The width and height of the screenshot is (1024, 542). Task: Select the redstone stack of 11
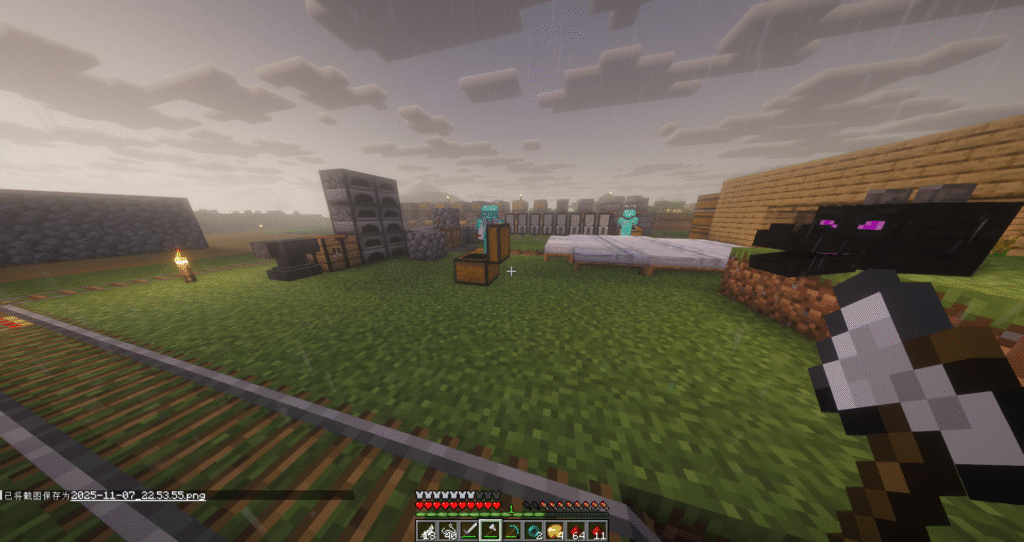[598, 529]
